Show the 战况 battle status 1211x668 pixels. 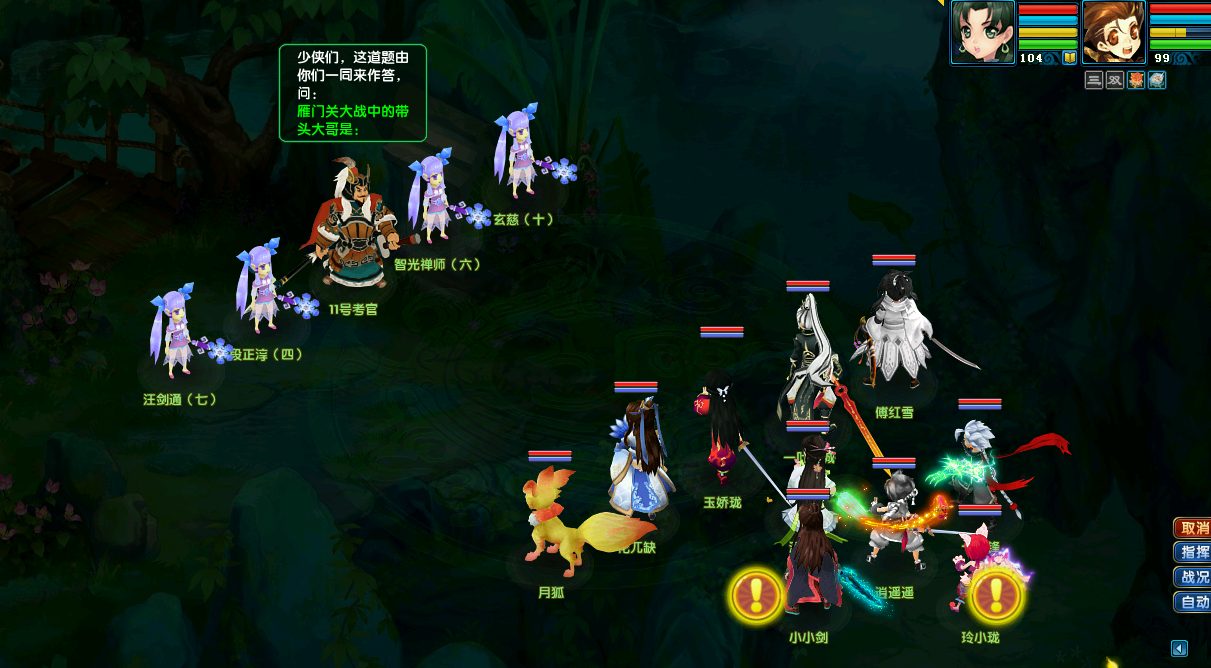[x=1191, y=577]
